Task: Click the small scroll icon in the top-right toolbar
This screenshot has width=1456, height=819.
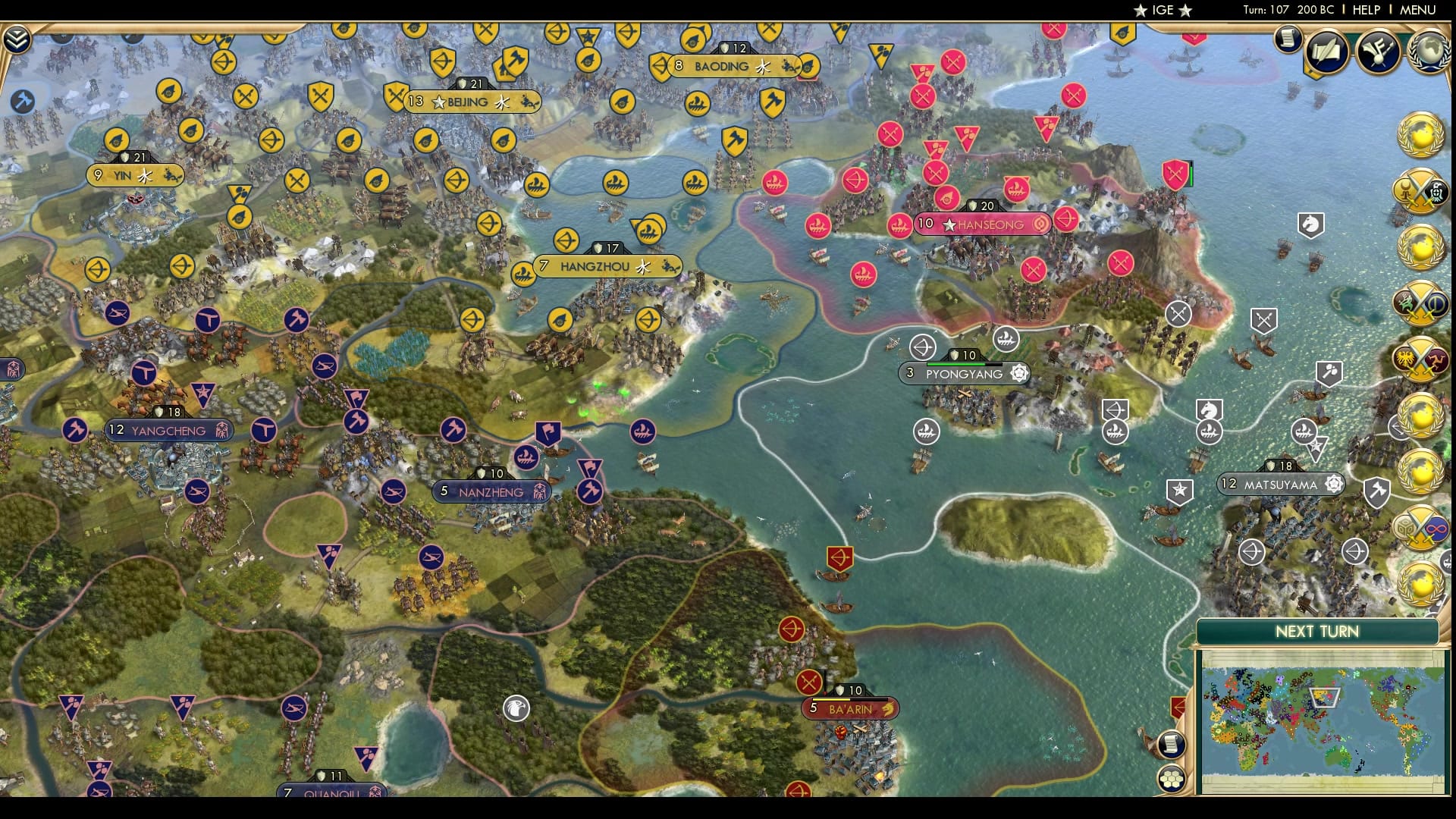Action: coord(1287,38)
